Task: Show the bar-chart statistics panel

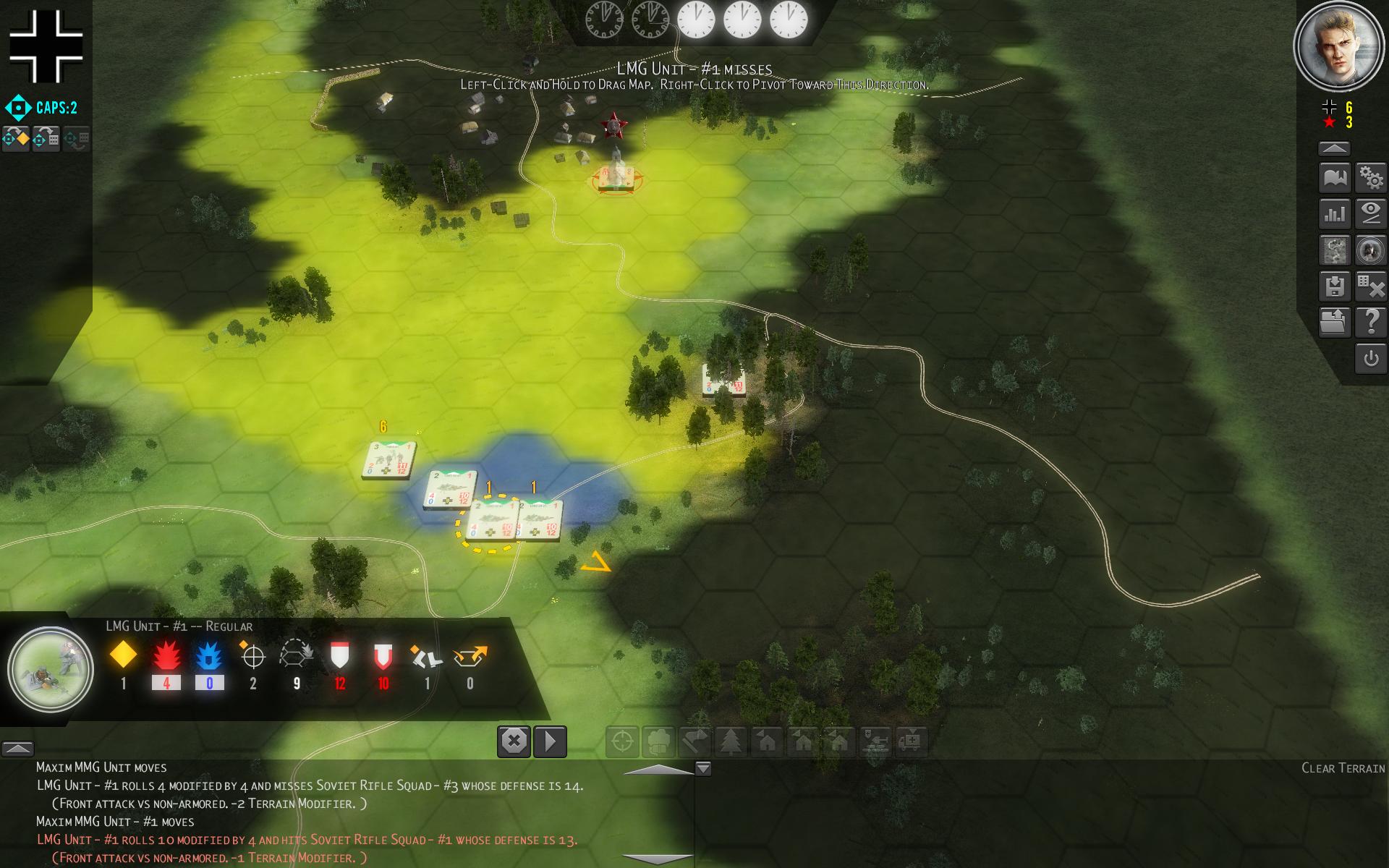Action: [1335, 214]
